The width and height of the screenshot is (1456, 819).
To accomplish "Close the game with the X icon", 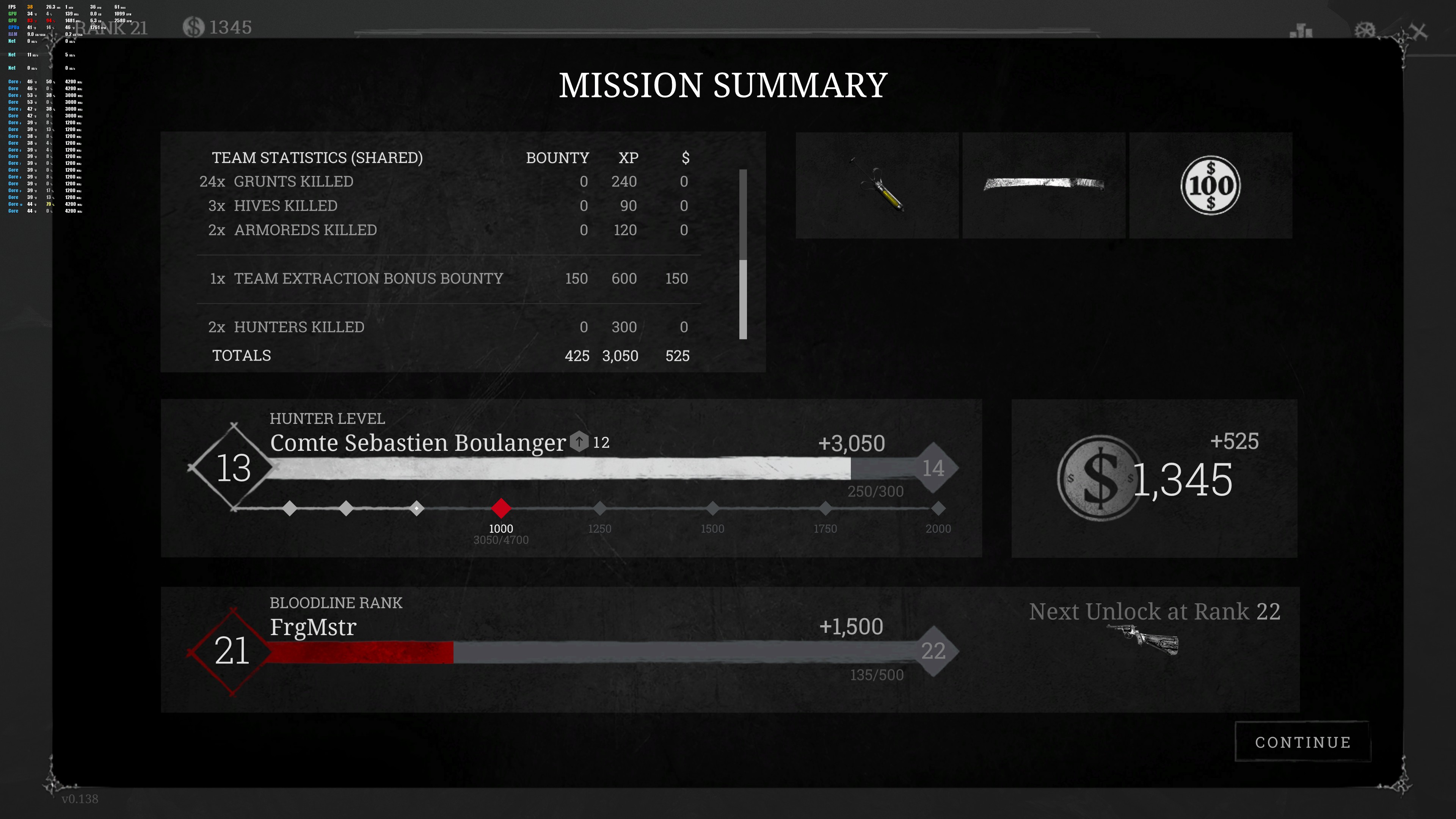I will point(1418,31).
